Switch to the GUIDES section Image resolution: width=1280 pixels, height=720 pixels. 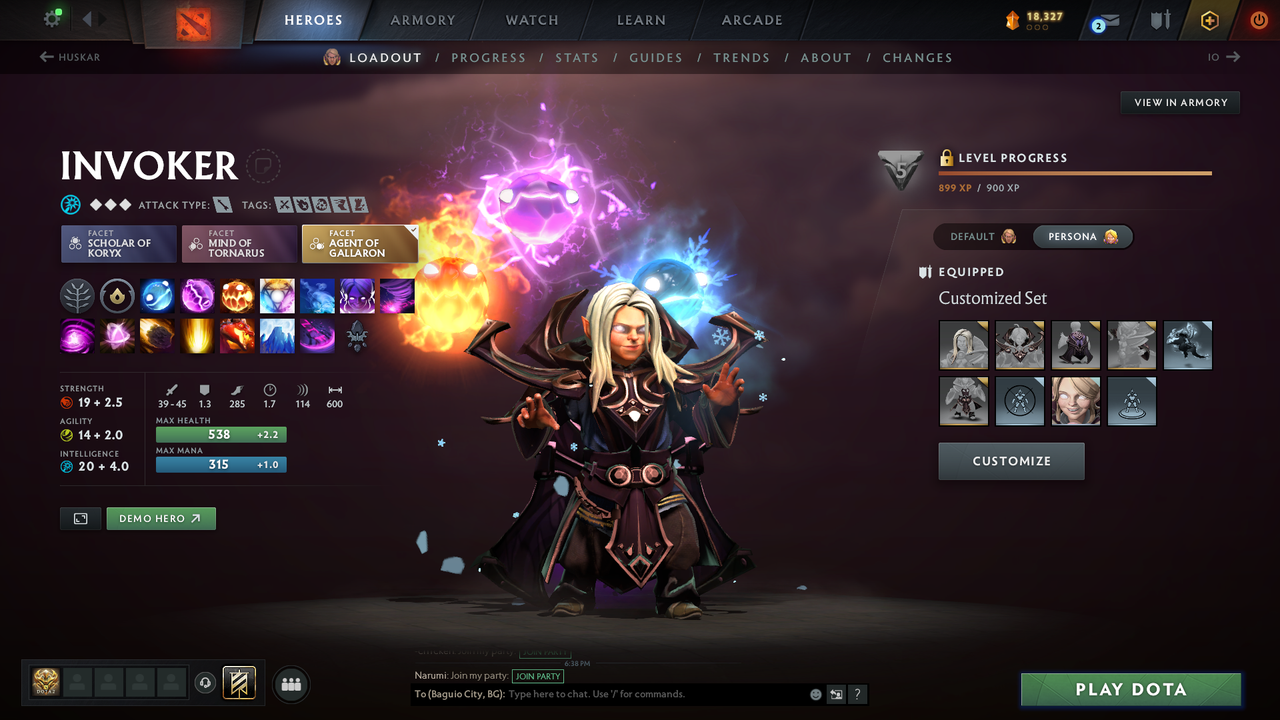point(656,57)
